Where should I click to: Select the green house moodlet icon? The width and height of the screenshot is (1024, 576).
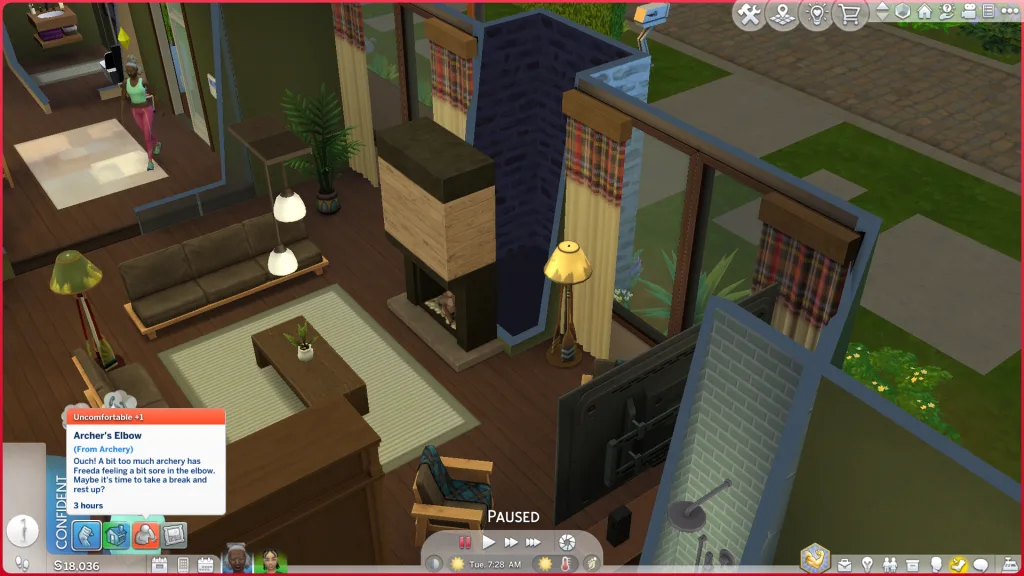point(117,536)
